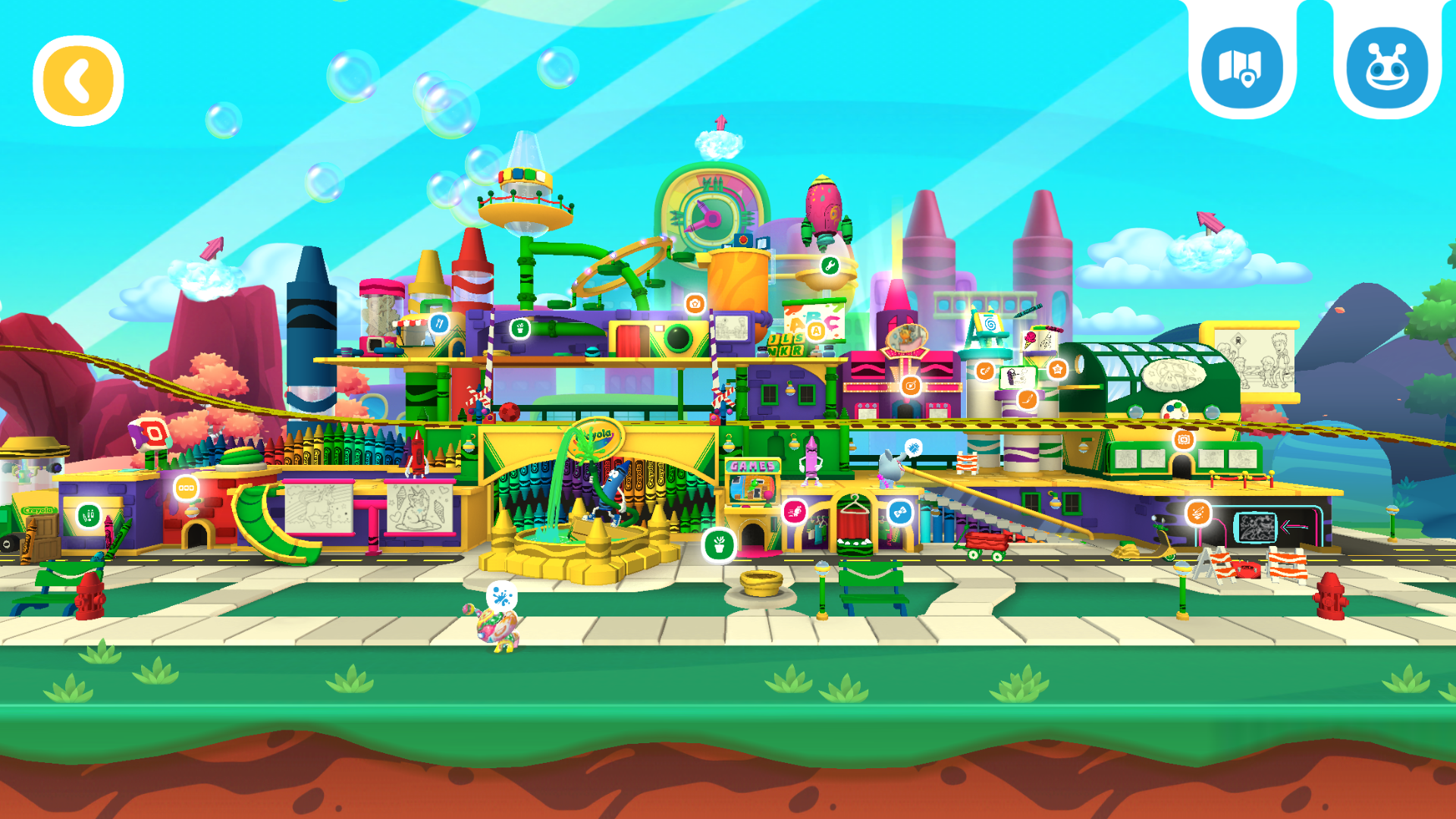This screenshot has width=1456, height=819.
Task: Select the letter A icon on the ABC board
Action: 816,331
